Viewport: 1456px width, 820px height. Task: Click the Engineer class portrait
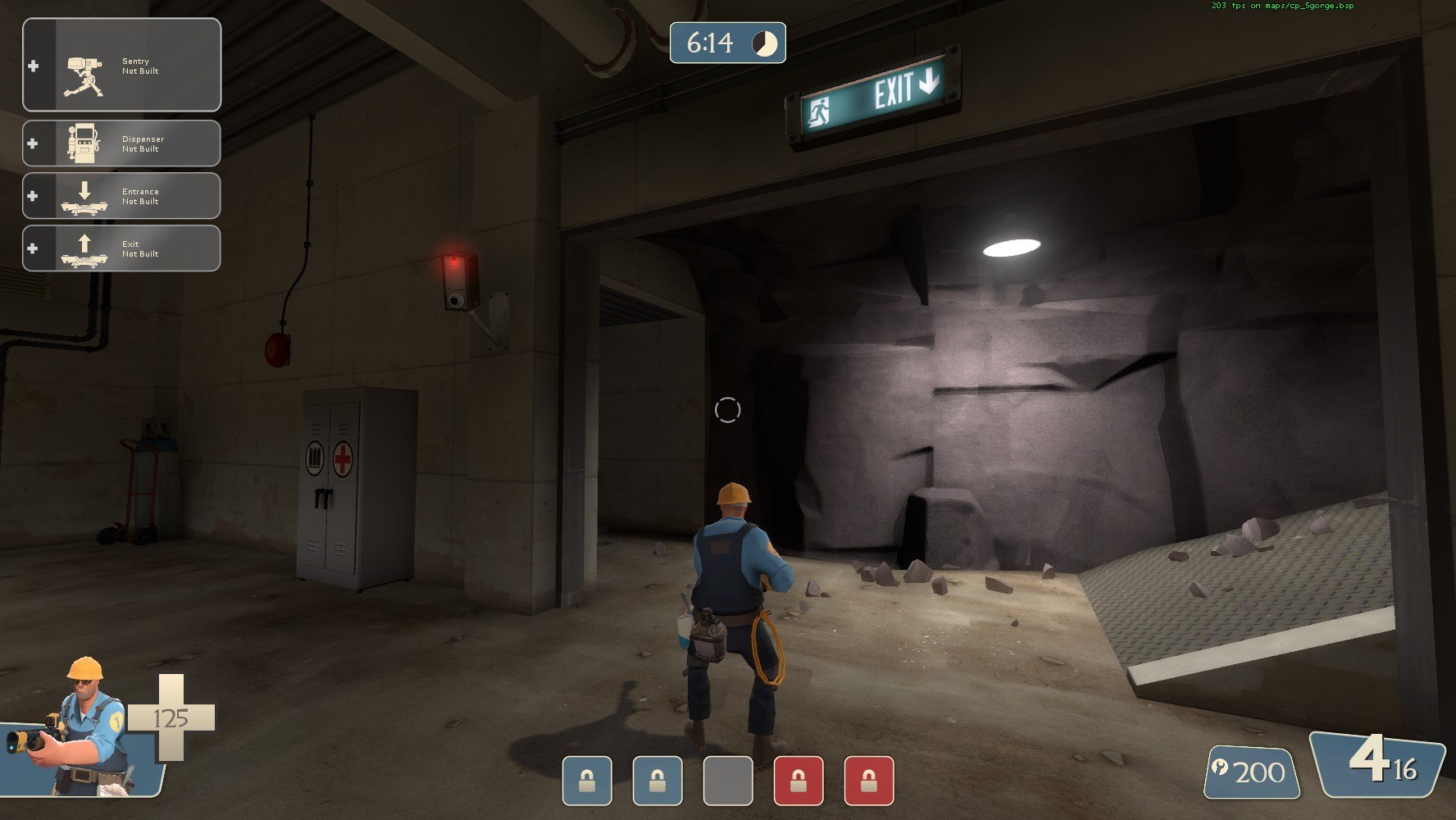[x=82, y=730]
